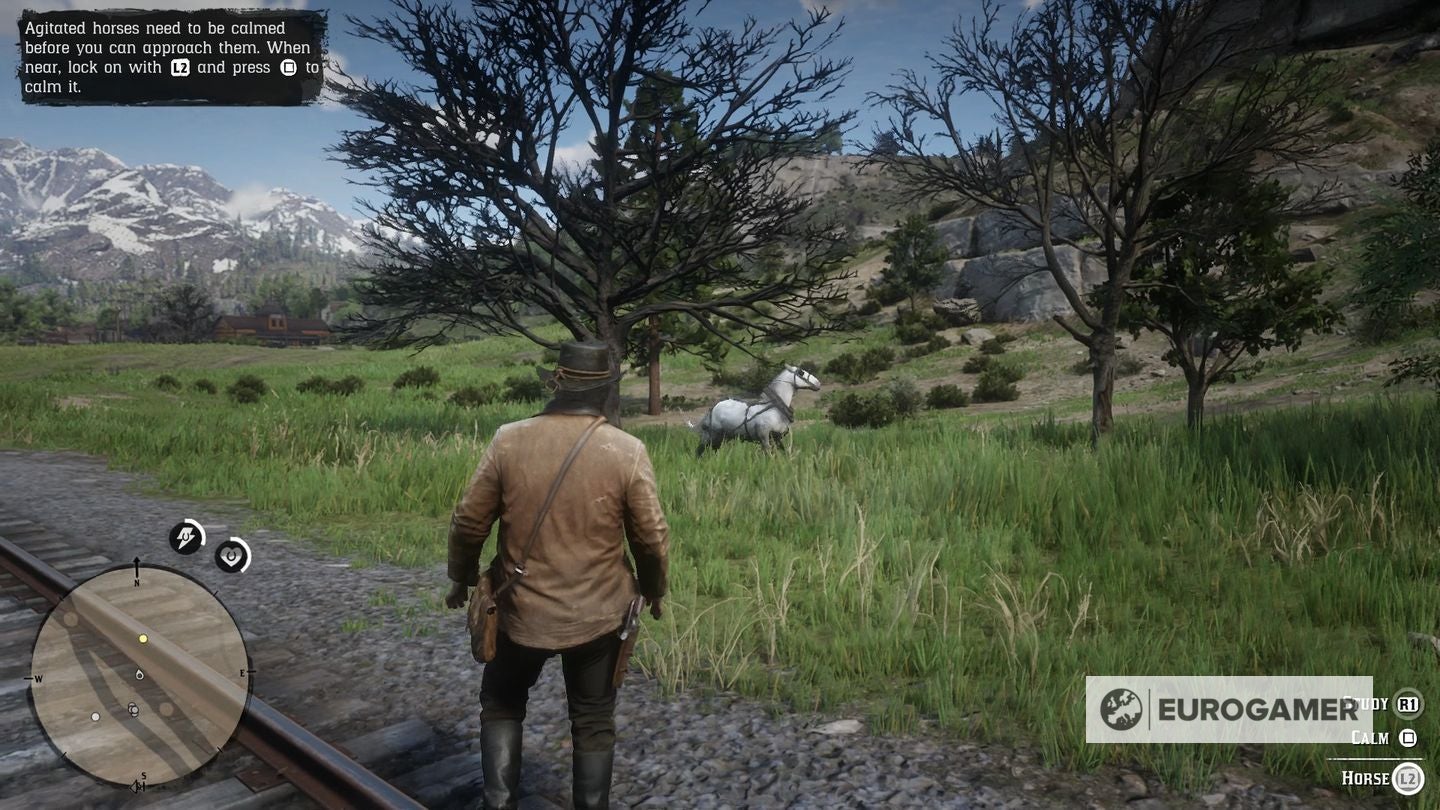The height and width of the screenshot is (810, 1440).
Task: Select the horse health heart icon
Action: [231, 556]
